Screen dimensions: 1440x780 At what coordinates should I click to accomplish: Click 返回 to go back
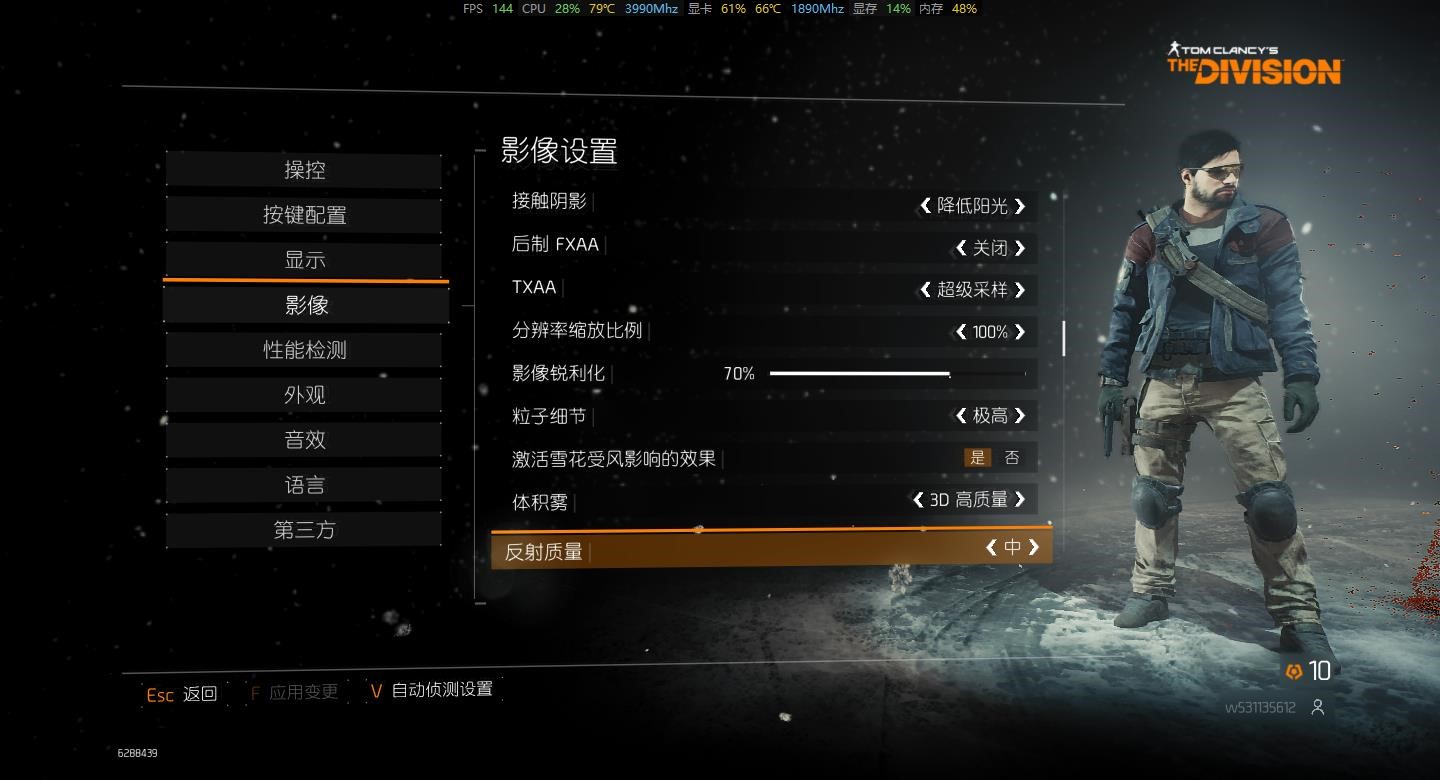point(199,694)
